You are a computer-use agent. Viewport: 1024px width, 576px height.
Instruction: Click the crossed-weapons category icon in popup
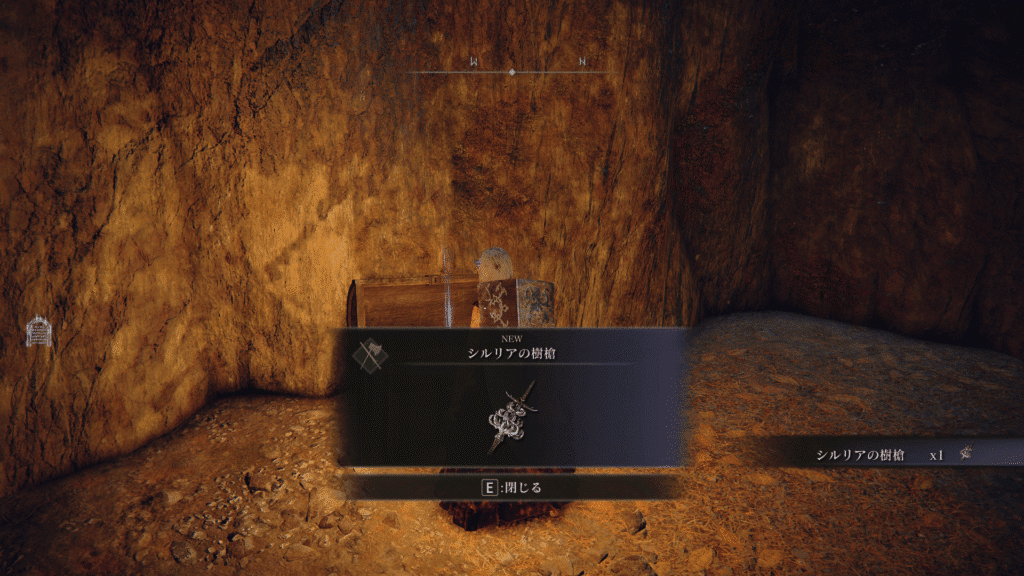pos(371,352)
